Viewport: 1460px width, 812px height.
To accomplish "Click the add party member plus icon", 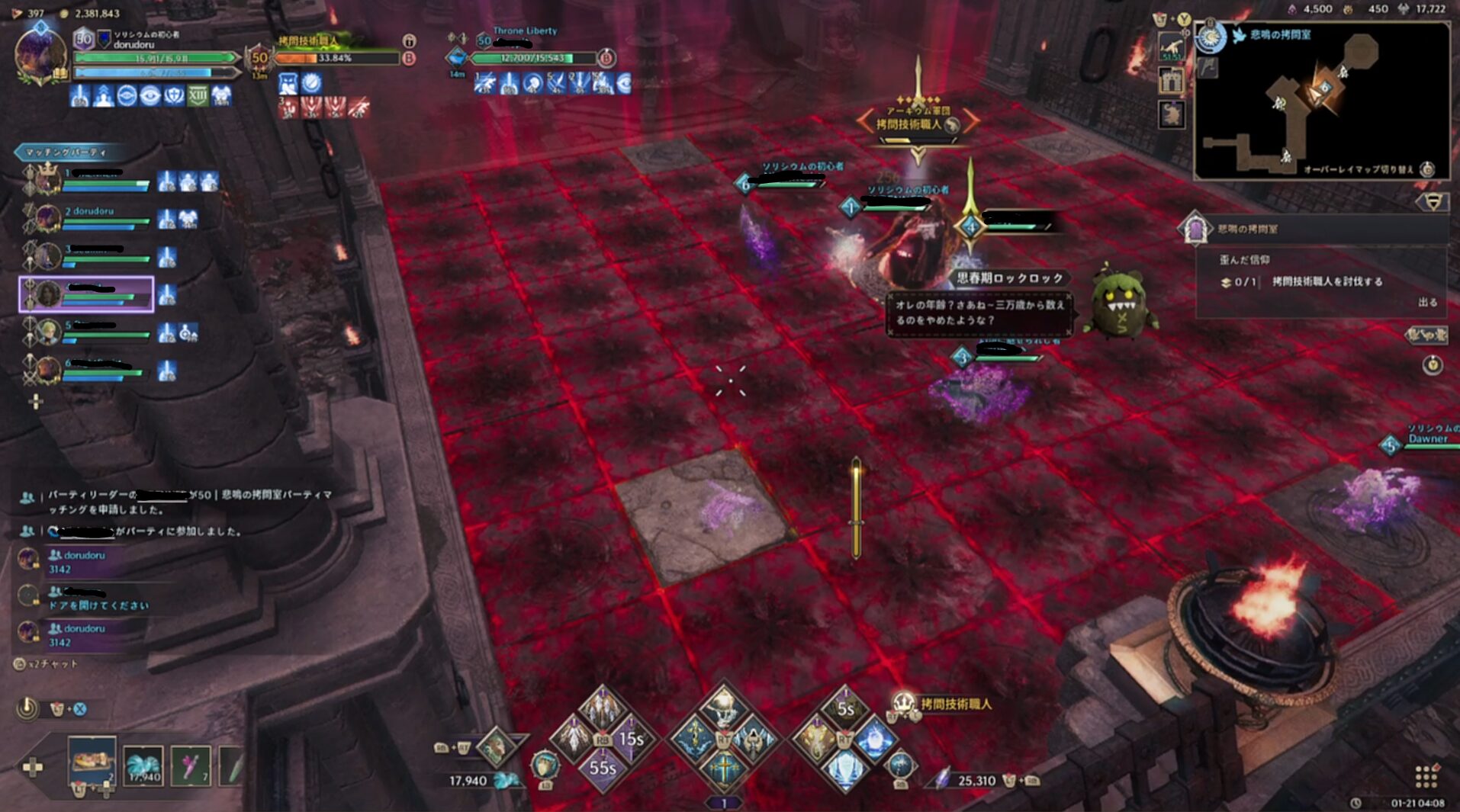I will point(35,402).
